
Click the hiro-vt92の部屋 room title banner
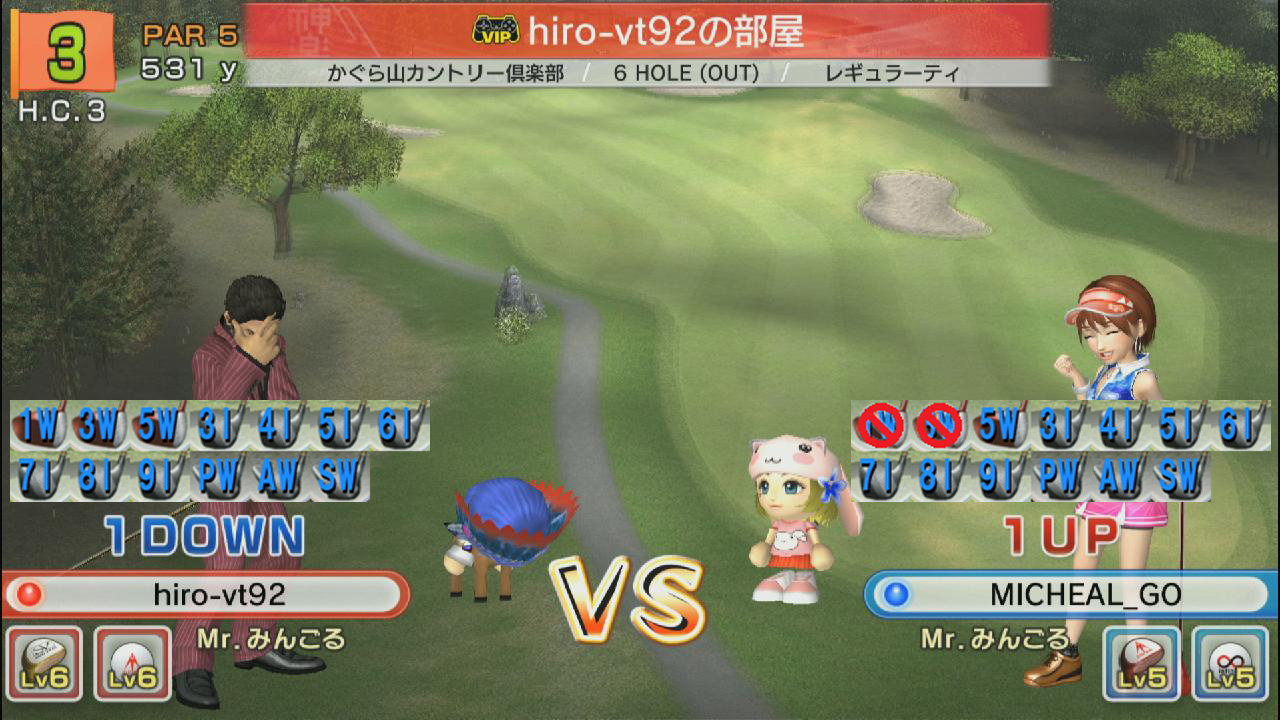pos(647,31)
